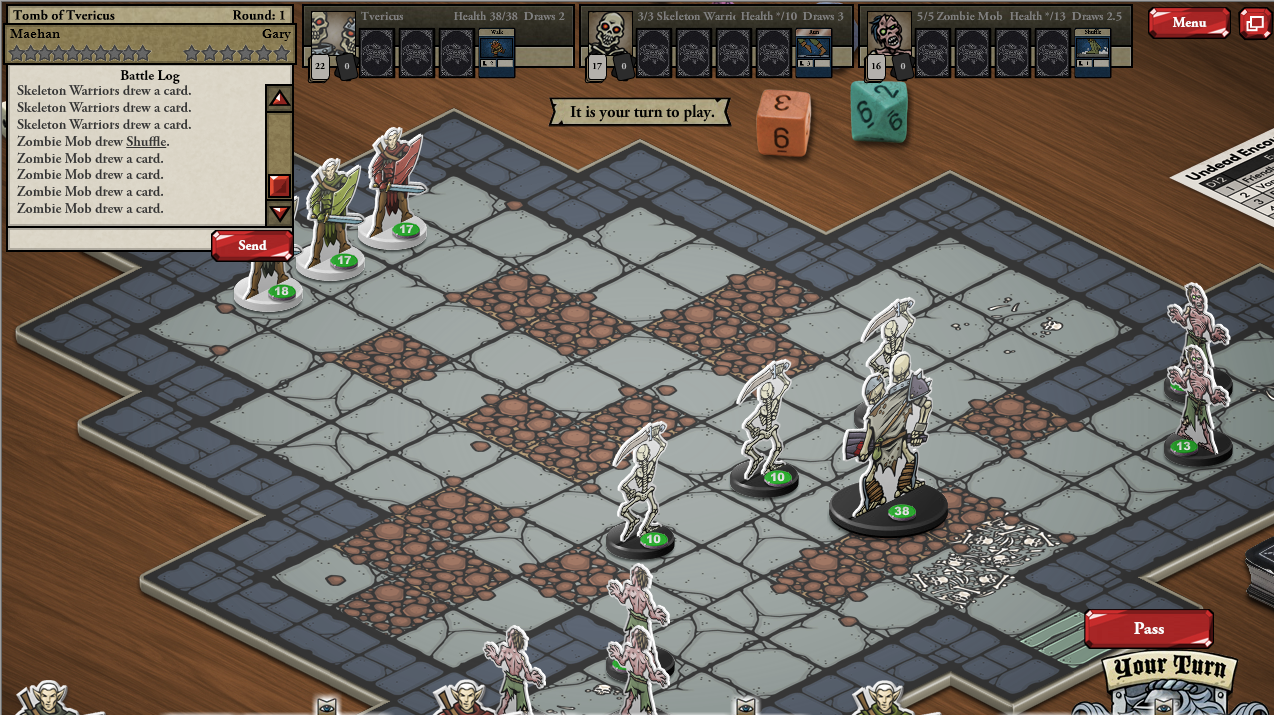Click the chat text input box
Viewport: 1275px width, 715px height.
pyautogui.click(x=110, y=240)
